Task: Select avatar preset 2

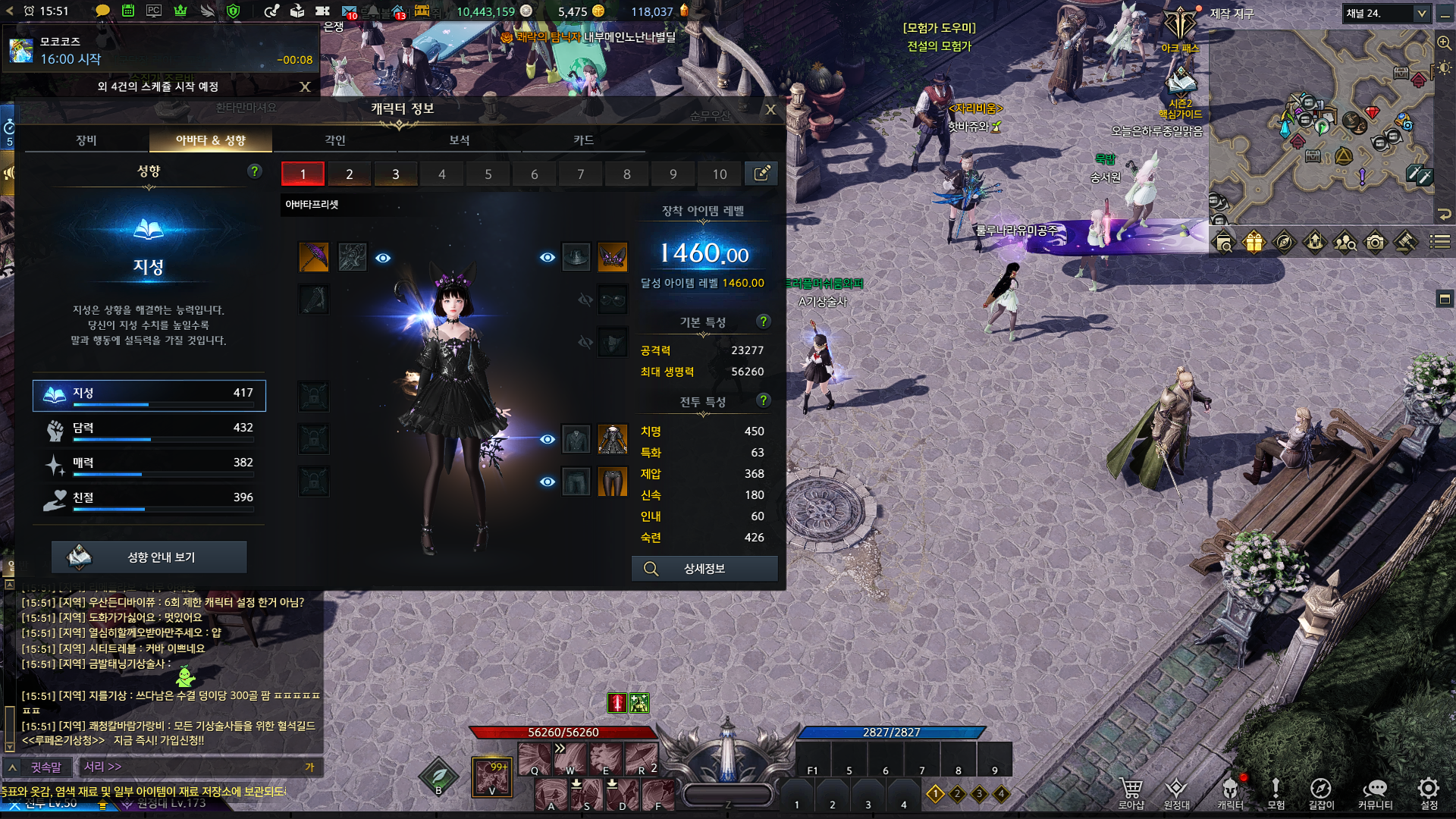Action: click(349, 174)
